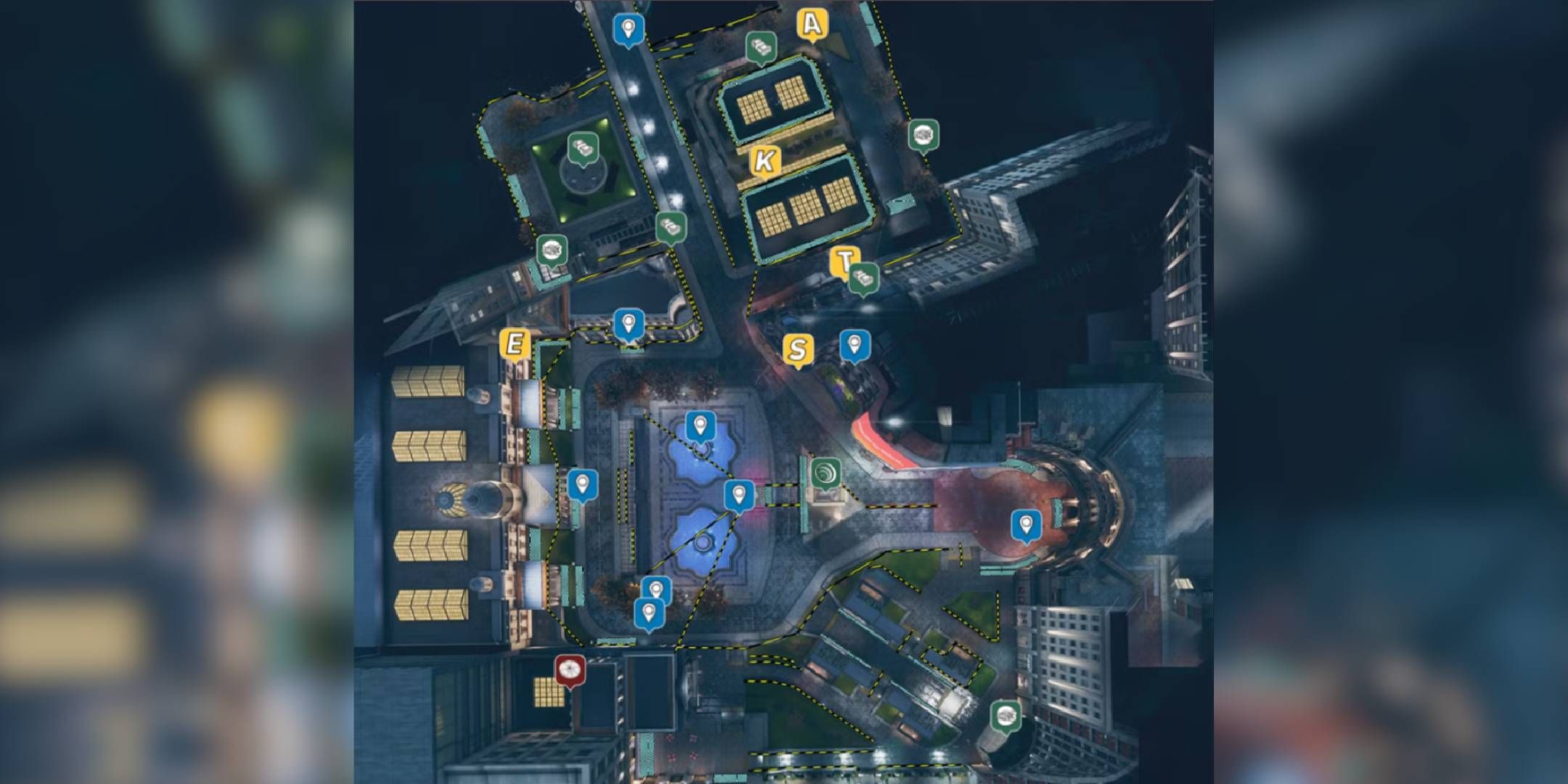Select the mask marker near the bottom-right building
Viewport: 1568px width, 784px height.
point(1005,718)
